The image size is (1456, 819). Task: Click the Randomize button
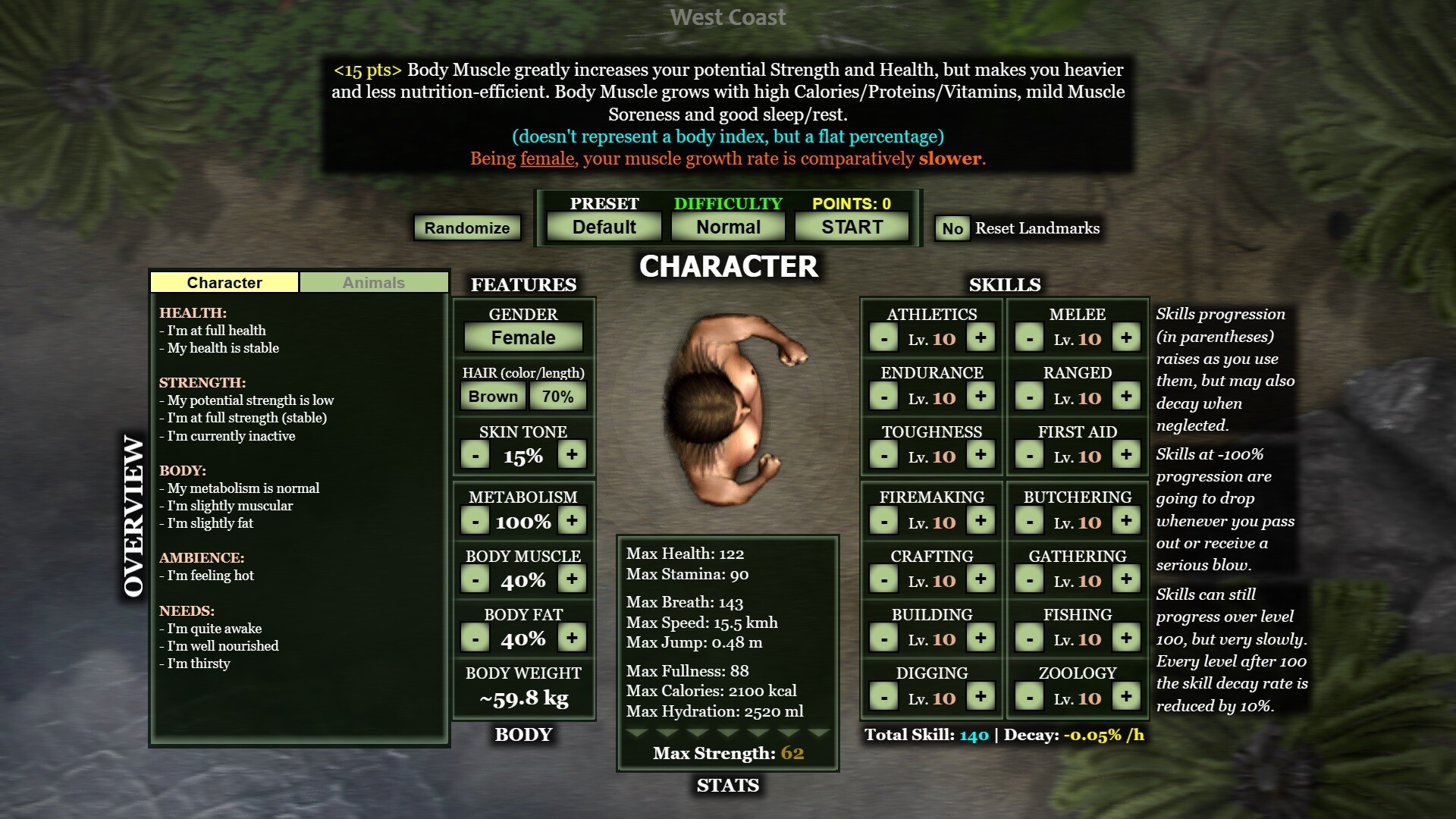click(467, 227)
